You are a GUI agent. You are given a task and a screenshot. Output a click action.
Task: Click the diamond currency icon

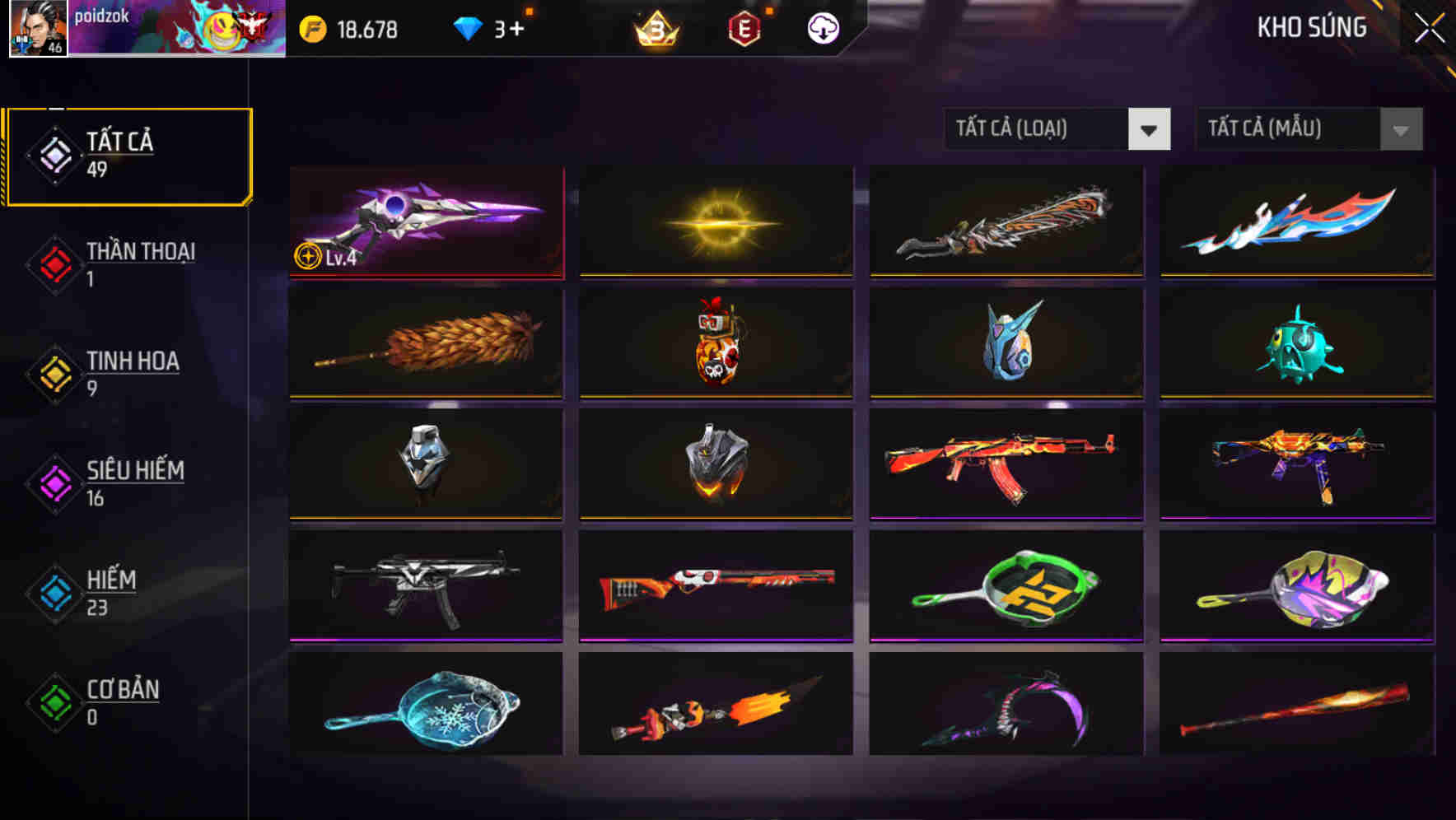point(466,27)
